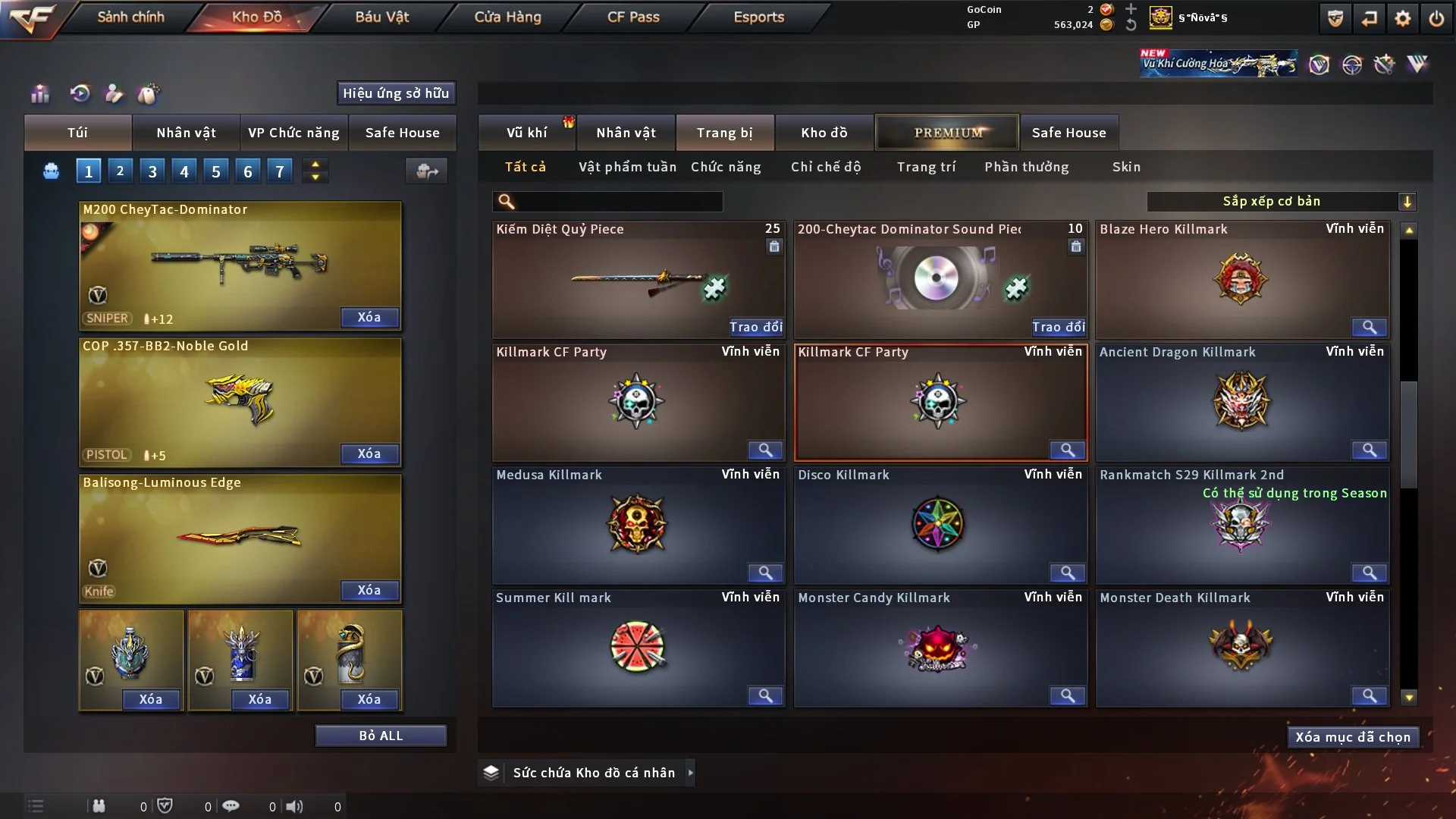Image resolution: width=1456 pixels, height=819 pixels.
Task: Select the Trang bị tab
Action: [724, 133]
